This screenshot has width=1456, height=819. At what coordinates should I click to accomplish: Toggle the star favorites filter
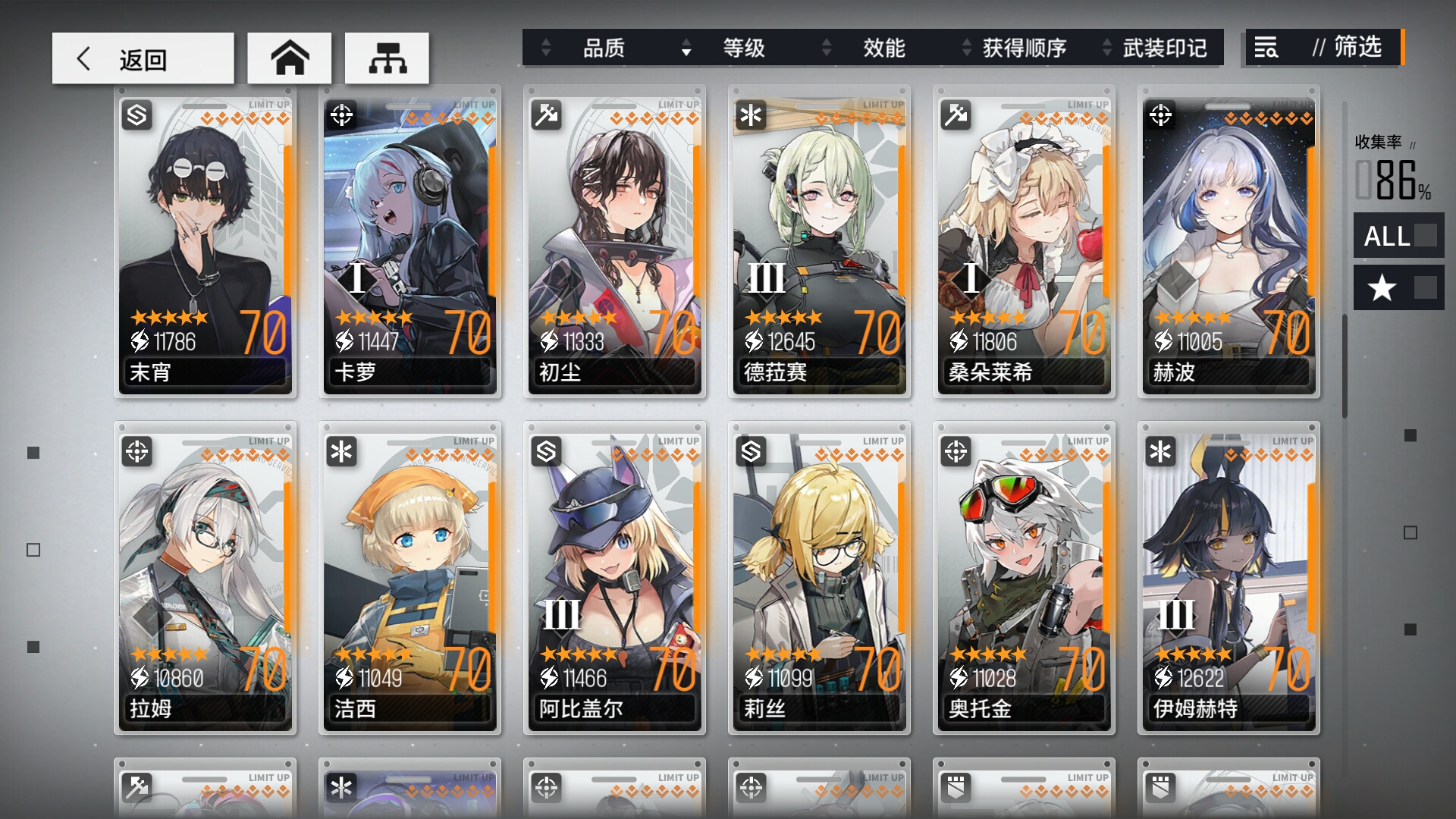click(x=1398, y=287)
